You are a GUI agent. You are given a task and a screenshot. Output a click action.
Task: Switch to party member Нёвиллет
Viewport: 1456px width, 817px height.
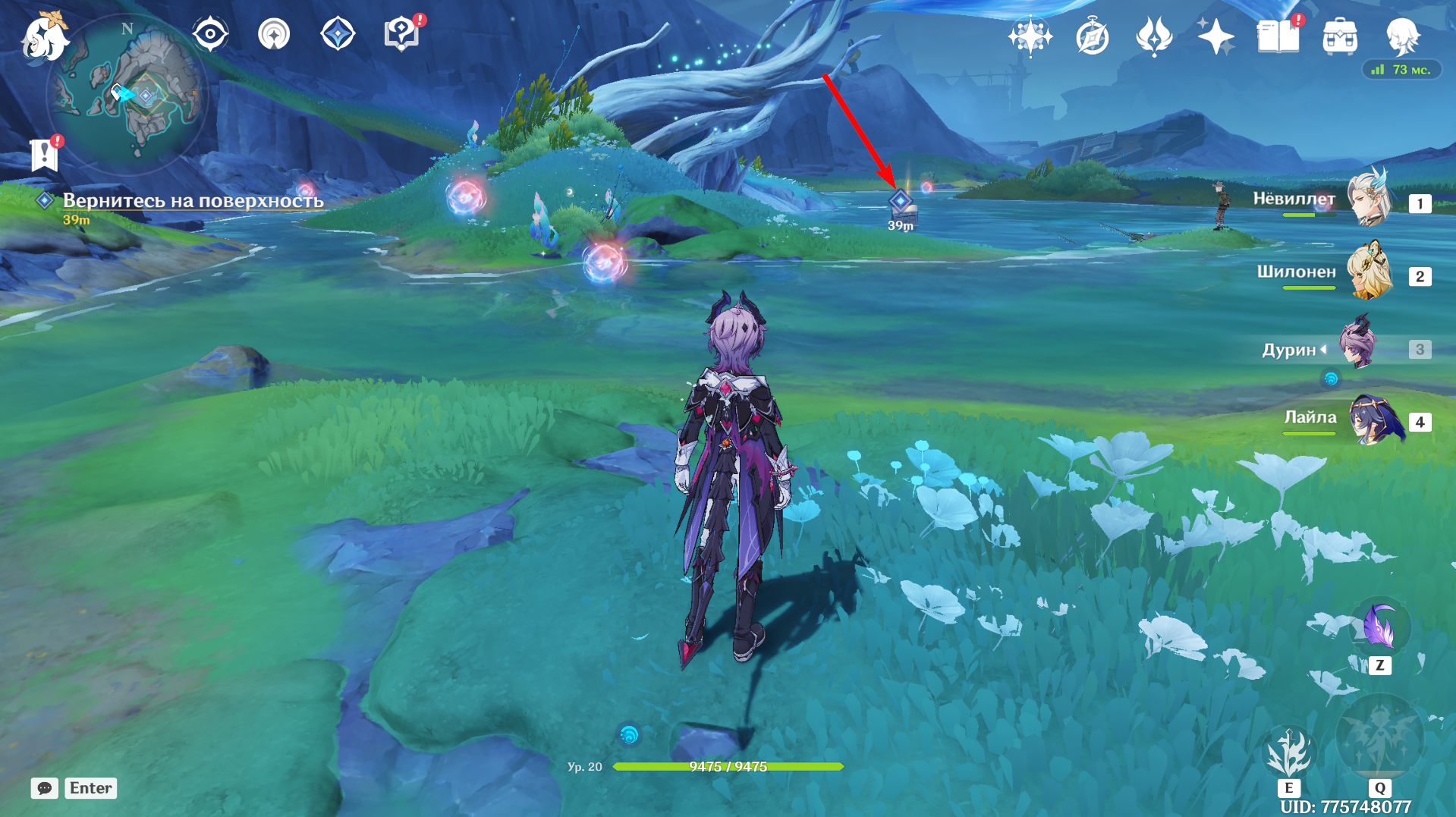(1370, 199)
